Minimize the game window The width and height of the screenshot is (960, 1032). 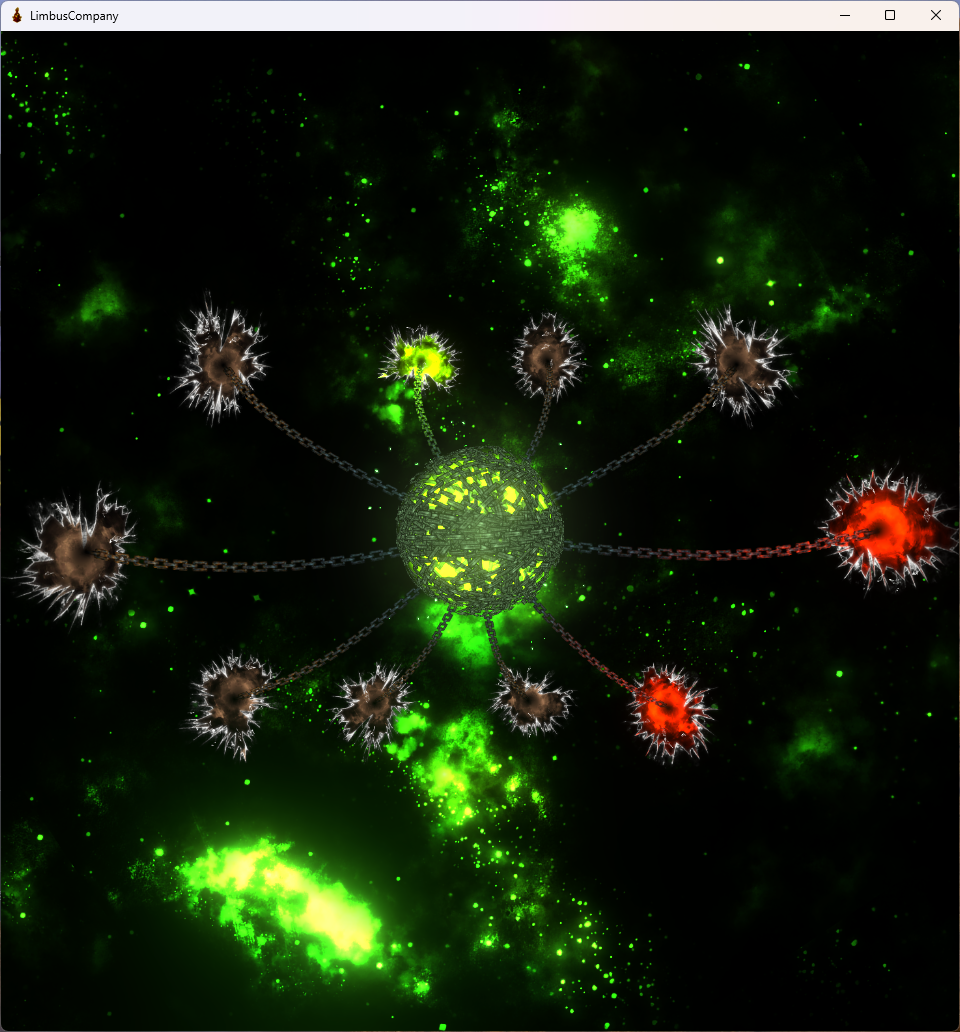844,15
